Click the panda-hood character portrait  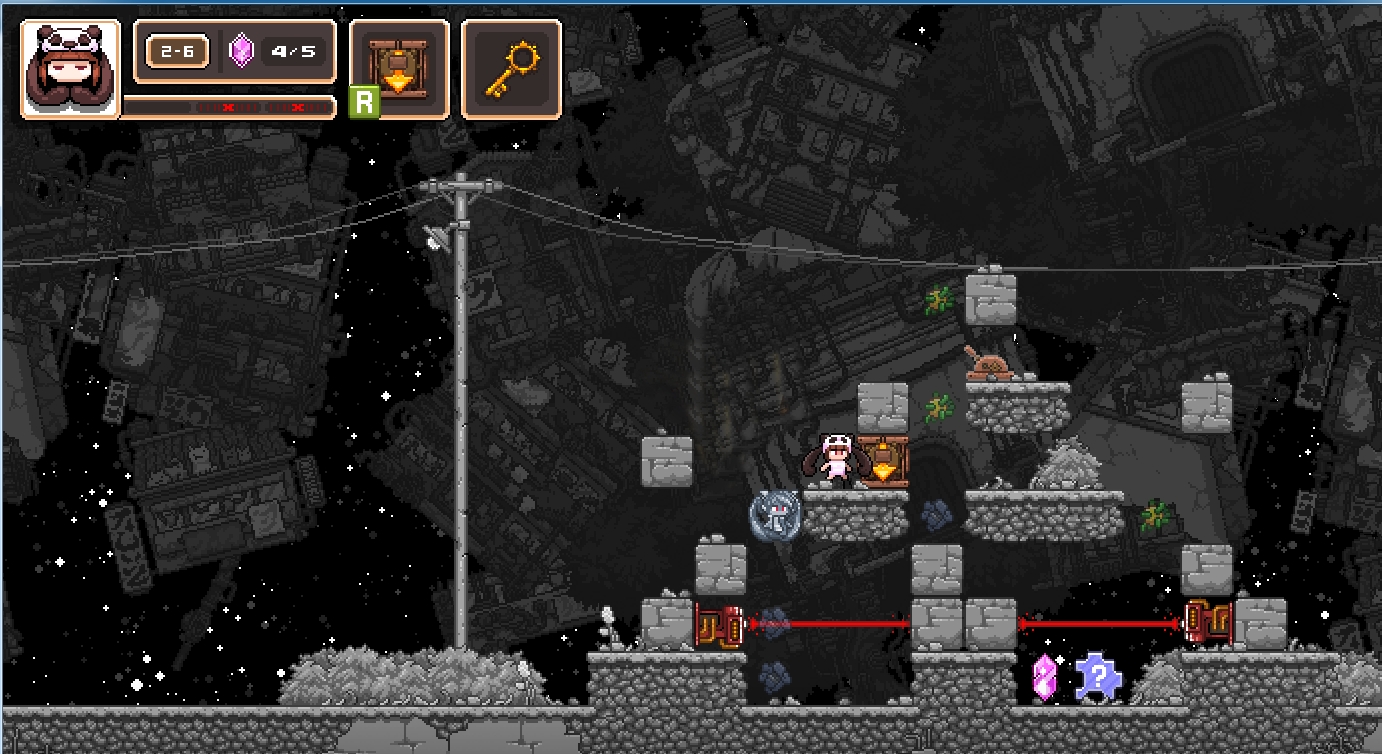coord(70,69)
